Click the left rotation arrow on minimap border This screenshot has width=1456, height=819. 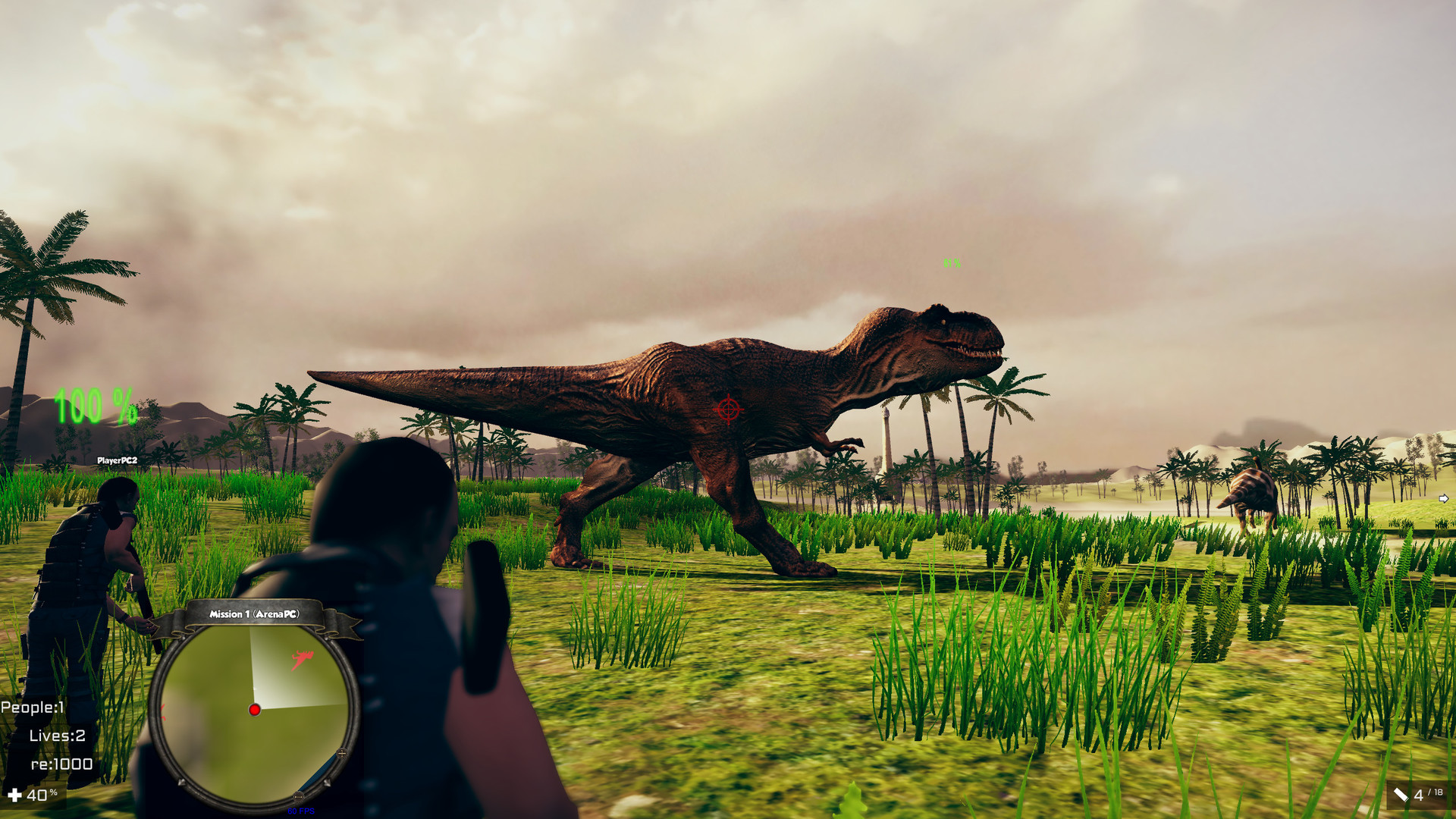[182, 782]
